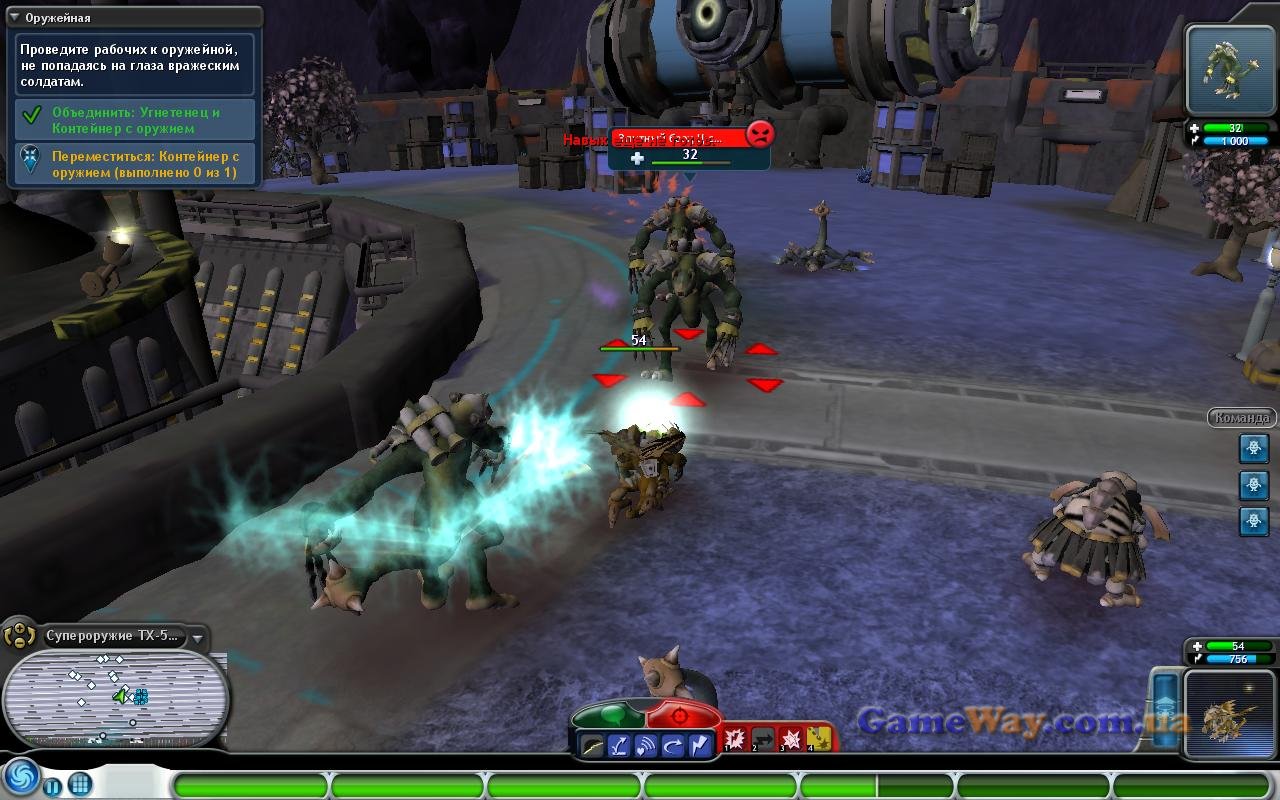The height and width of the screenshot is (800, 1280).
Task: Open the target creature portrait
Action: pyautogui.click(x=1231, y=70)
